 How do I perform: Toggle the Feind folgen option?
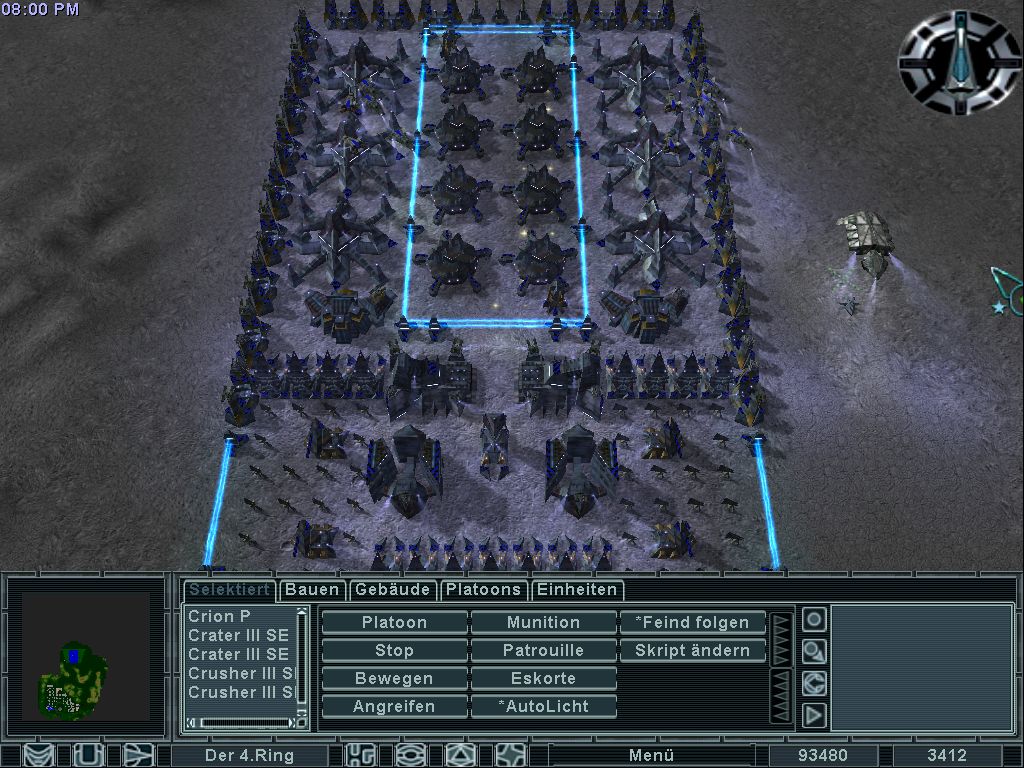[x=692, y=622]
